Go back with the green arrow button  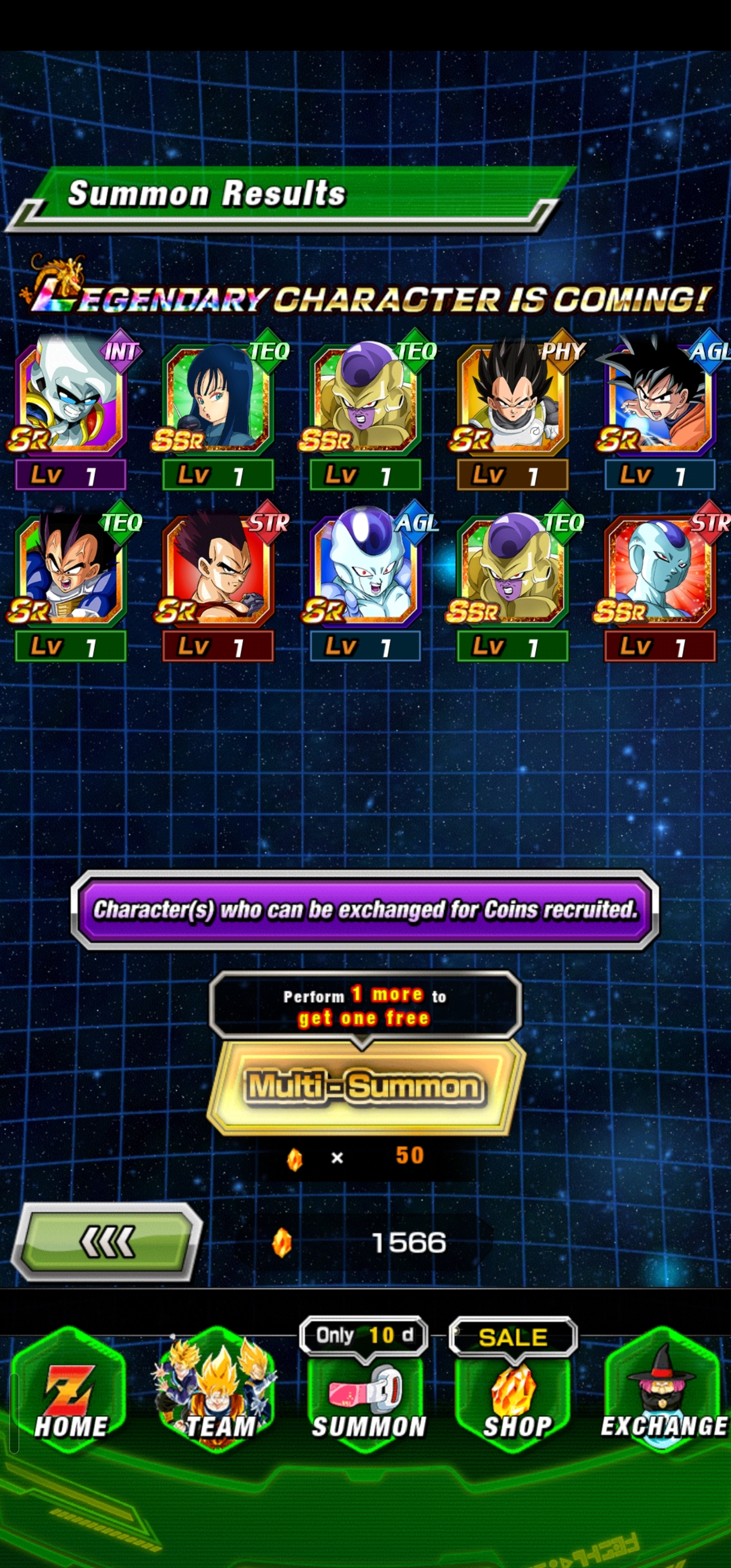pyautogui.click(x=107, y=1242)
